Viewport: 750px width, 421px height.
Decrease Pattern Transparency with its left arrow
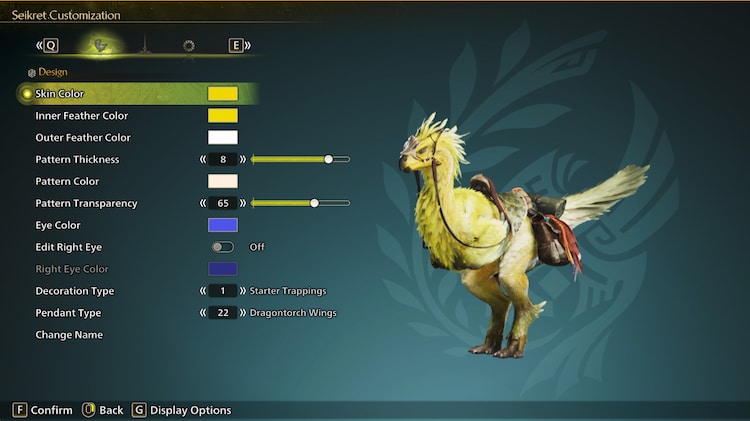coord(203,204)
